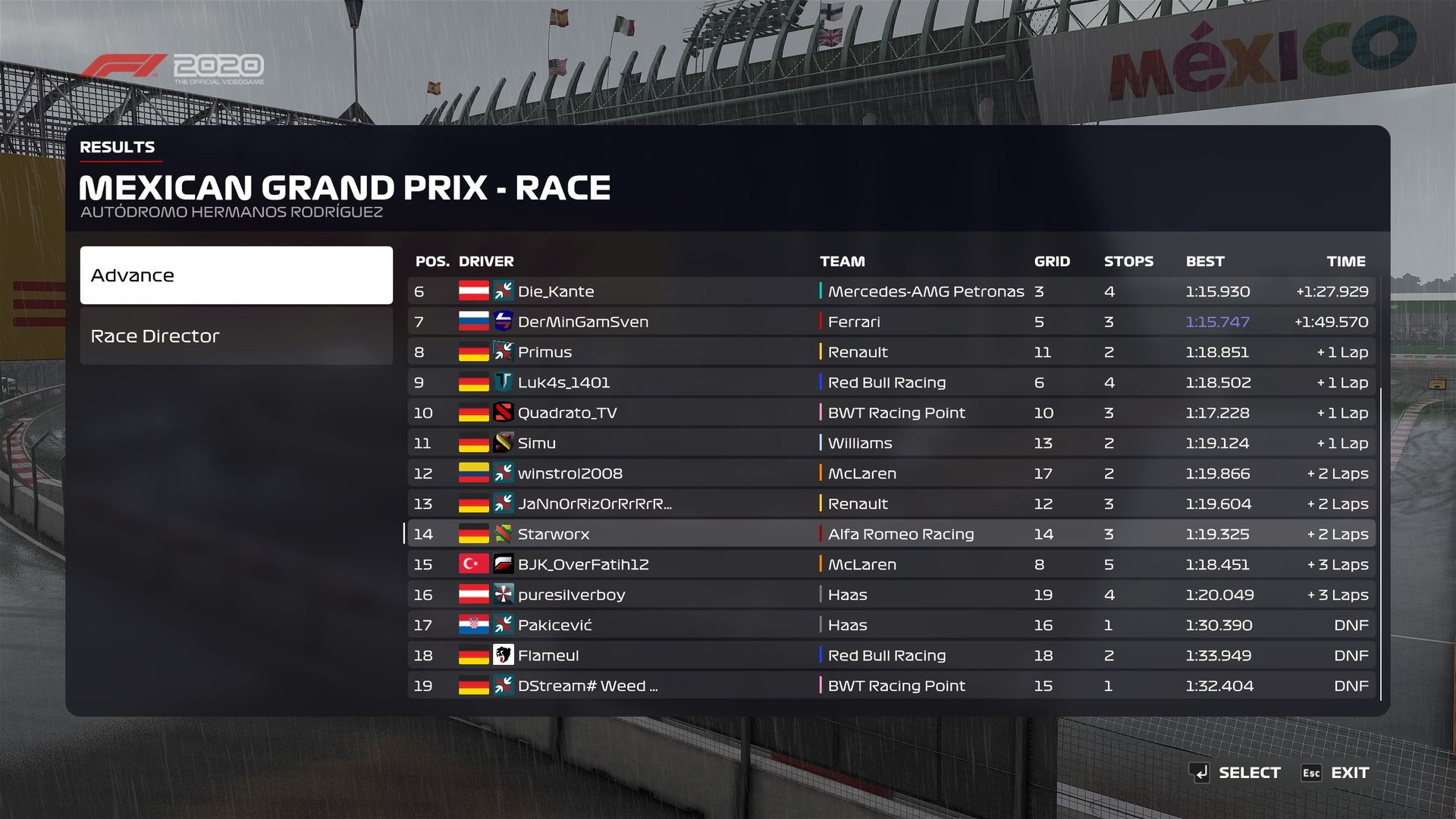Select Die_Kante's result row

[x=891, y=291]
